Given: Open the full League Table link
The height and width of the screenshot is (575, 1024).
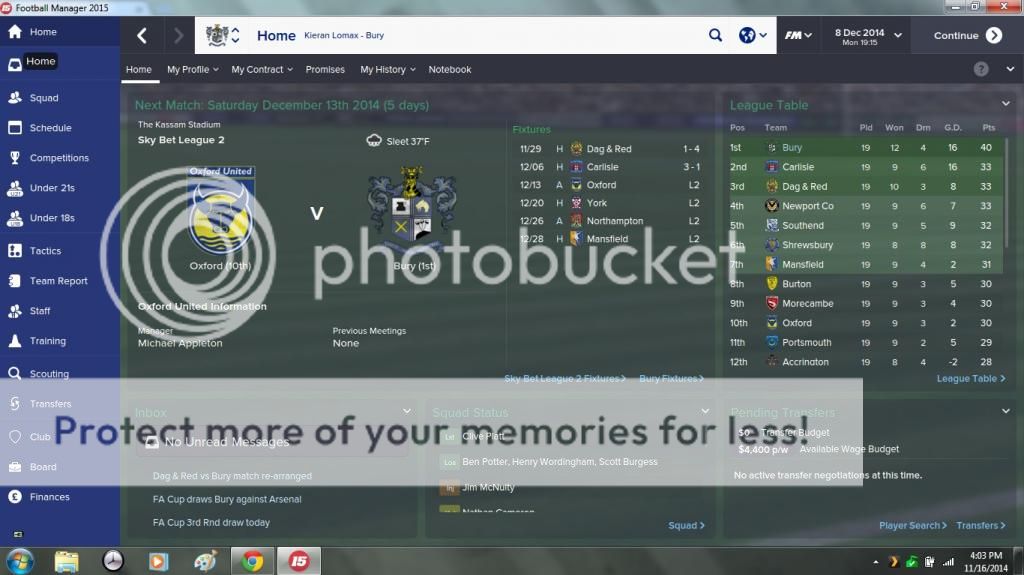Looking at the screenshot, I should coord(970,379).
